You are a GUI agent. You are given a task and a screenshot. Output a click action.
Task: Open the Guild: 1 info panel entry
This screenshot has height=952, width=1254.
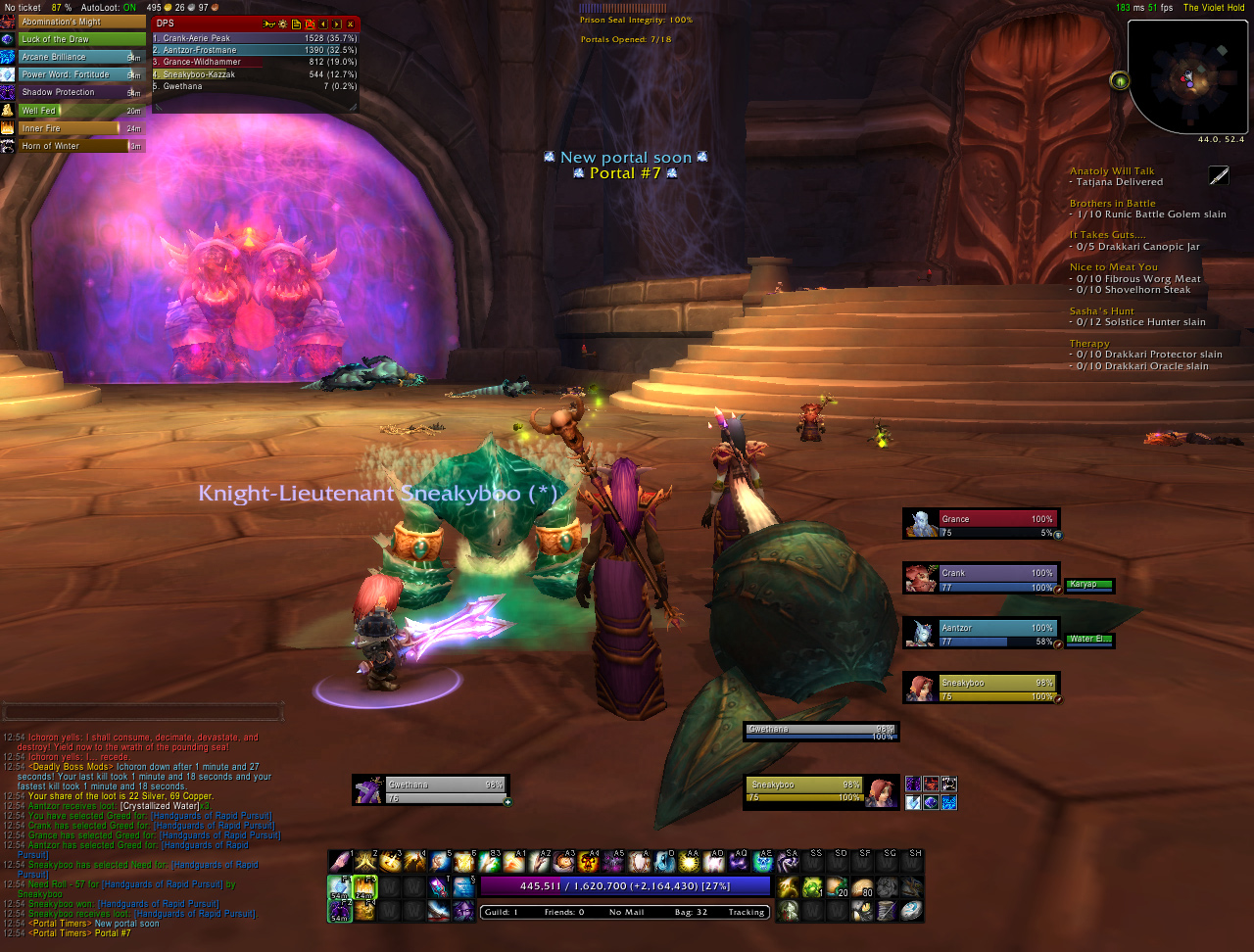(502, 913)
